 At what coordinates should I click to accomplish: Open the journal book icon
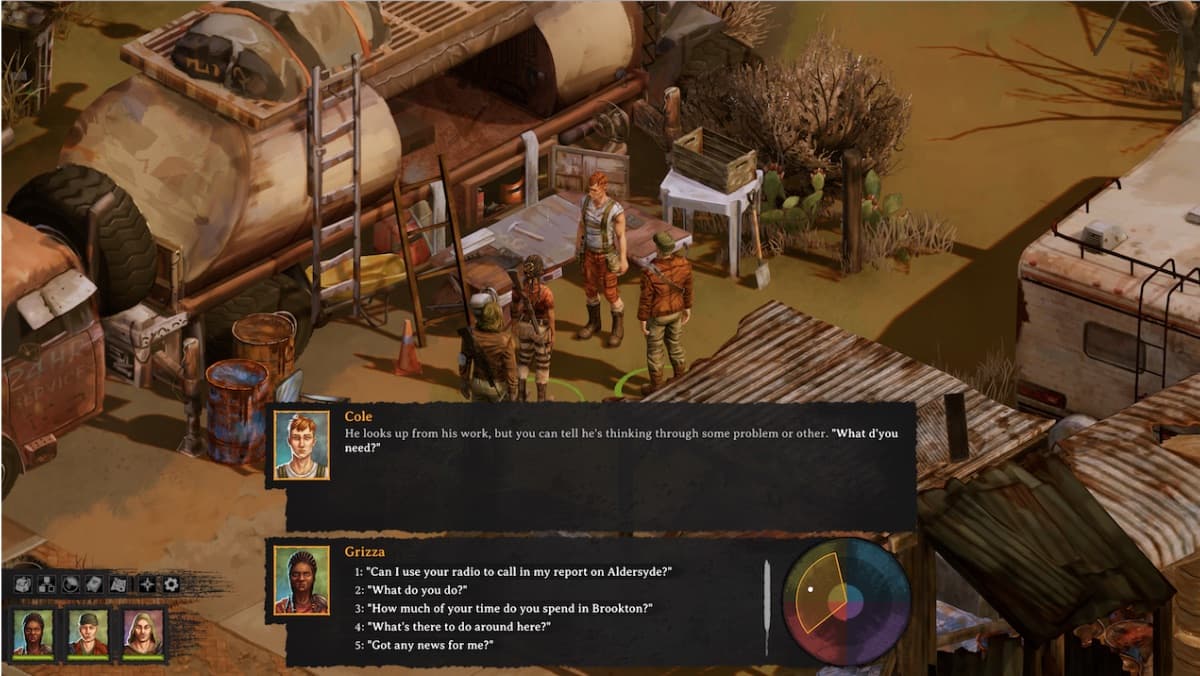(94, 584)
